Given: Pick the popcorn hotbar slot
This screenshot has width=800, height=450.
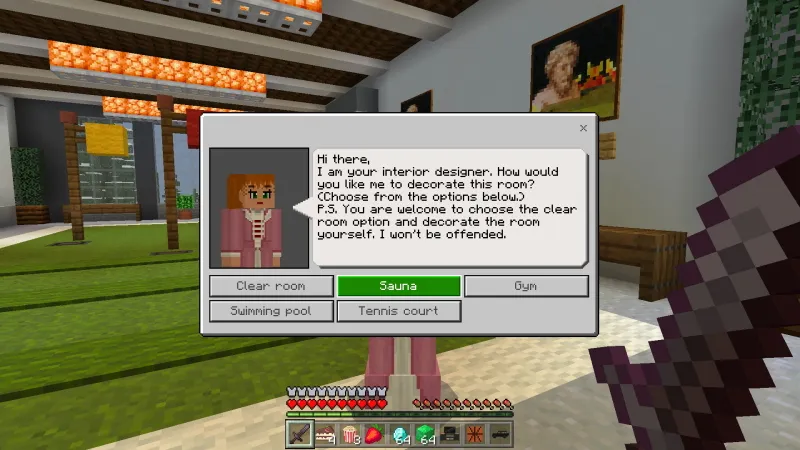Looking at the screenshot, I should click(350, 434).
